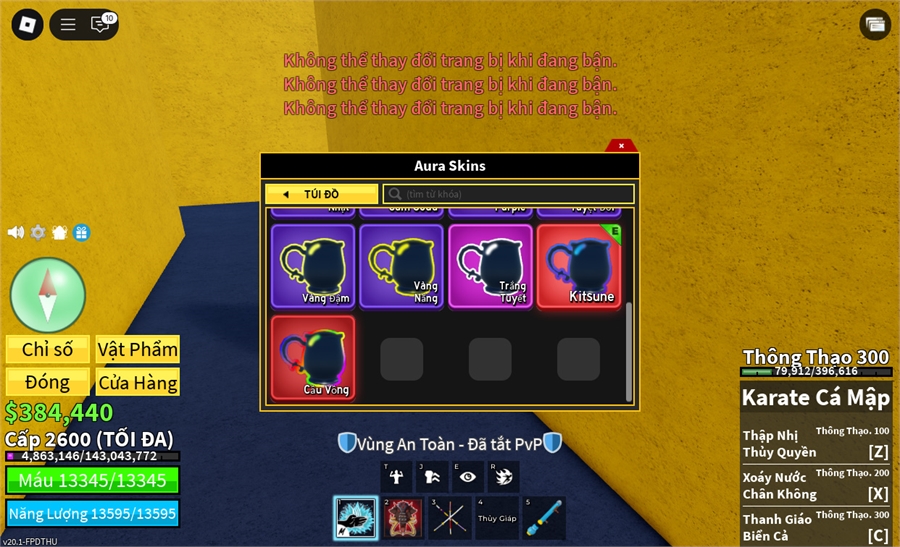Choose the Vàng Nắng aura skin
Image resolution: width=900 pixels, height=547 pixels.
[401, 266]
